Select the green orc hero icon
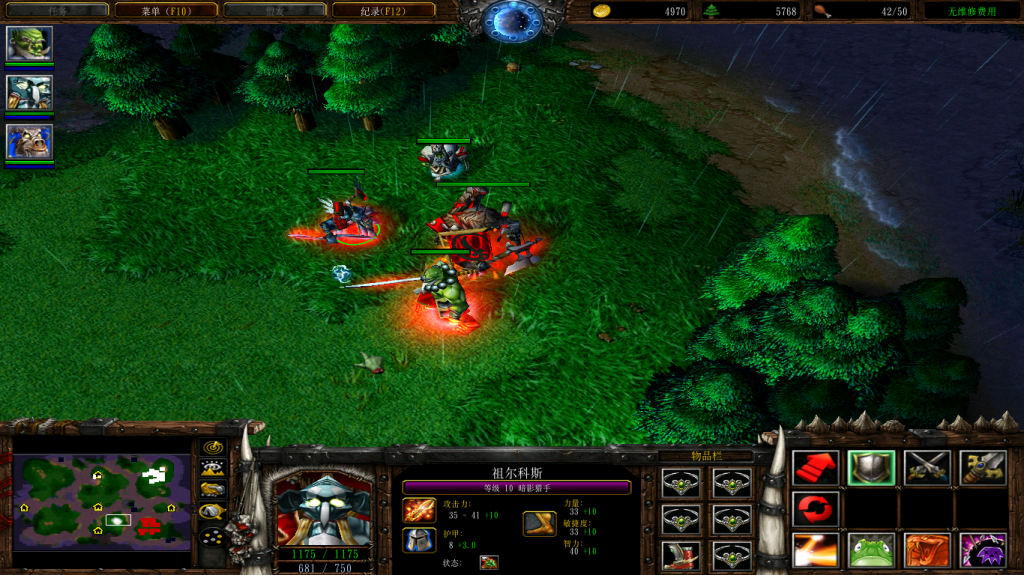 (29, 44)
